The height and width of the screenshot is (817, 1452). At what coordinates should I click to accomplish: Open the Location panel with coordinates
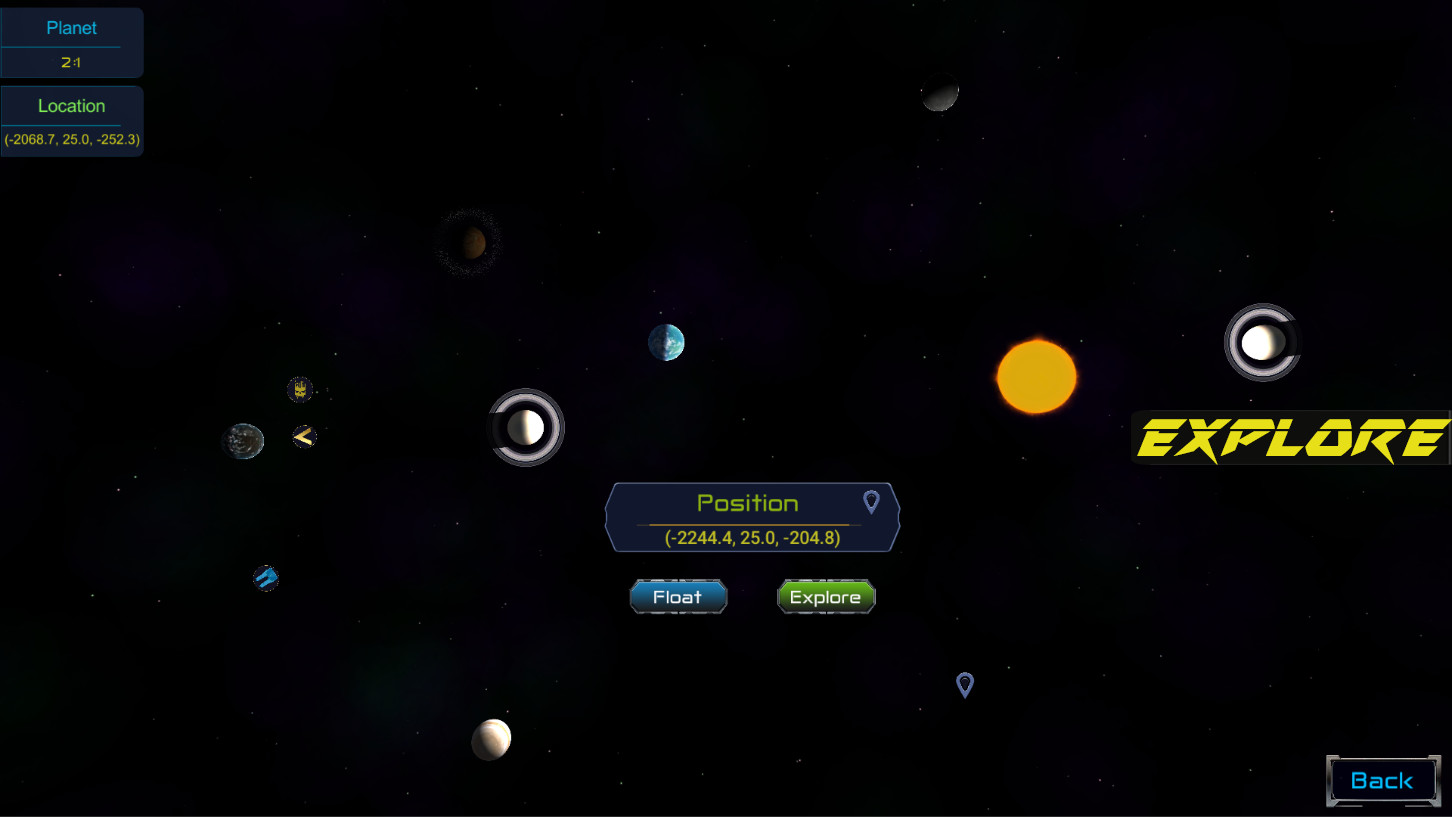[x=71, y=120]
